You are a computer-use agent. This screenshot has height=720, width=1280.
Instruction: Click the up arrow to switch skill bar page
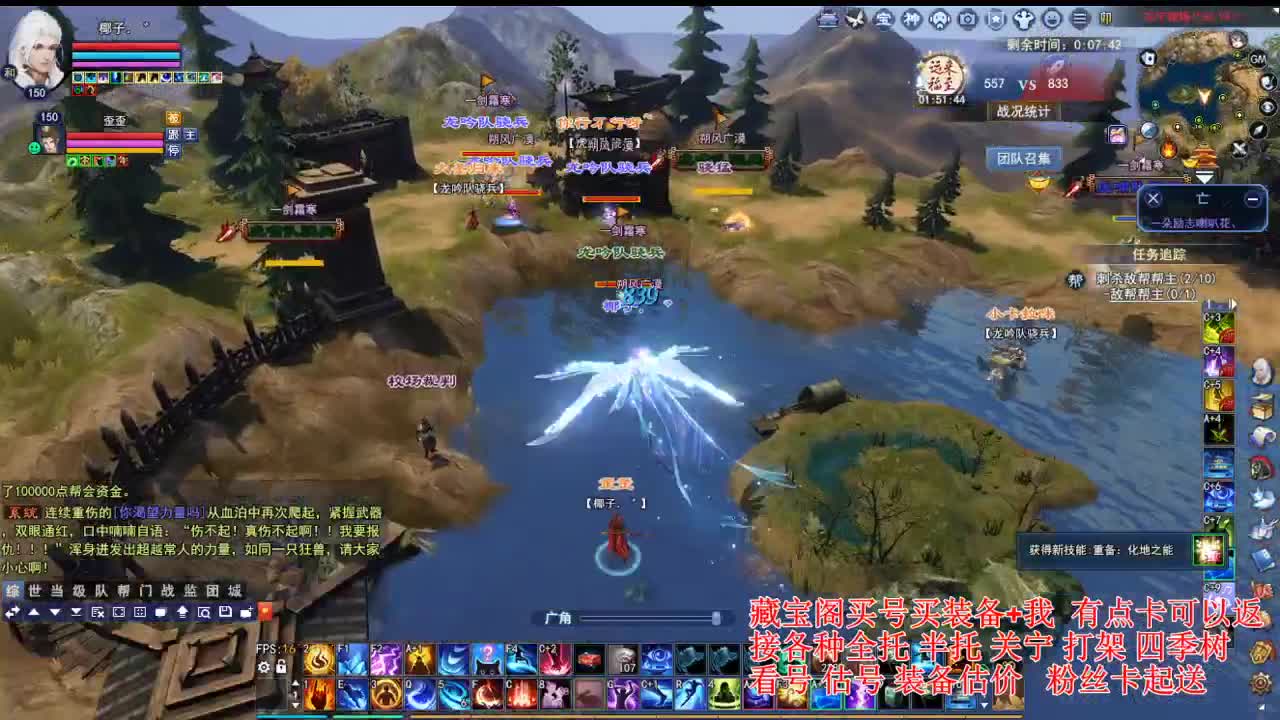click(x=296, y=683)
